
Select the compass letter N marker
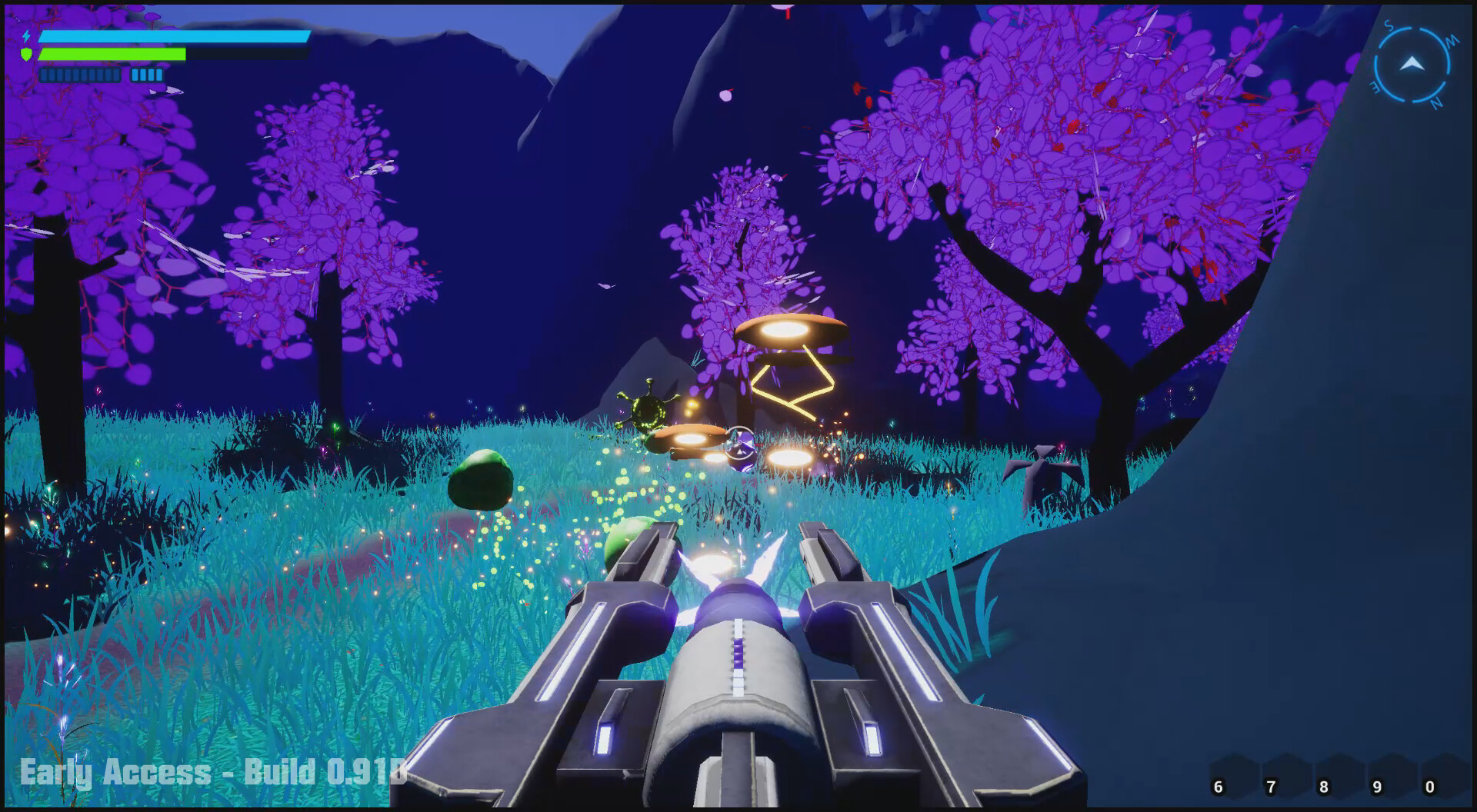click(x=1436, y=102)
